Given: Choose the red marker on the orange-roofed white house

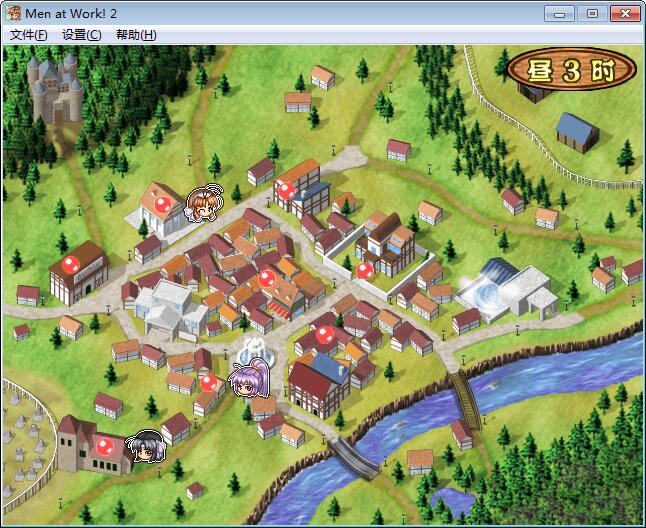Looking at the screenshot, I should [162, 204].
